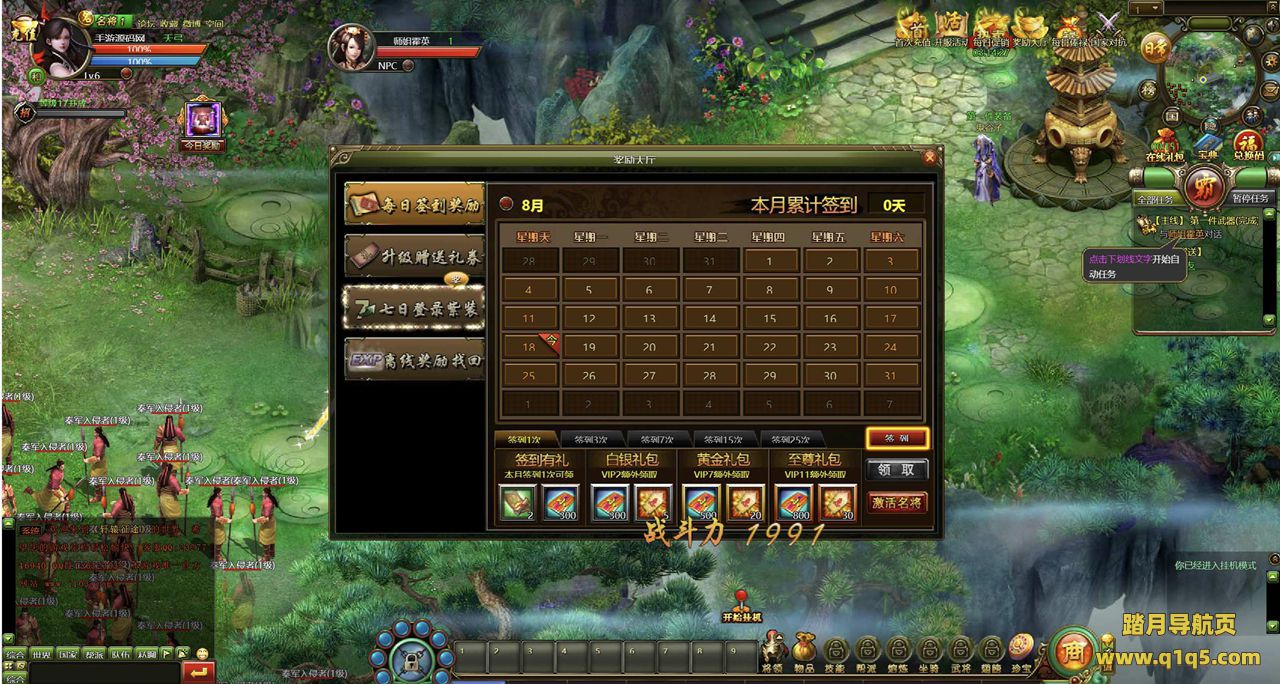
Task: Open the 物品 inventory bag icon
Action: [x=805, y=652]
